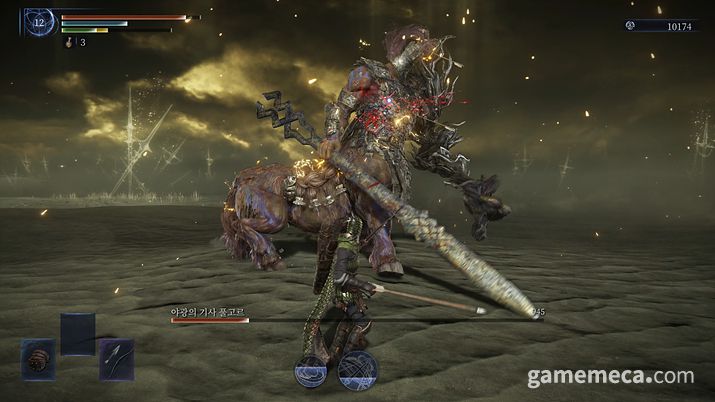Viewport: 715px width, 402px height.
Task: Select the left-hand shield equipment slot
Action: tap(38, 359)
